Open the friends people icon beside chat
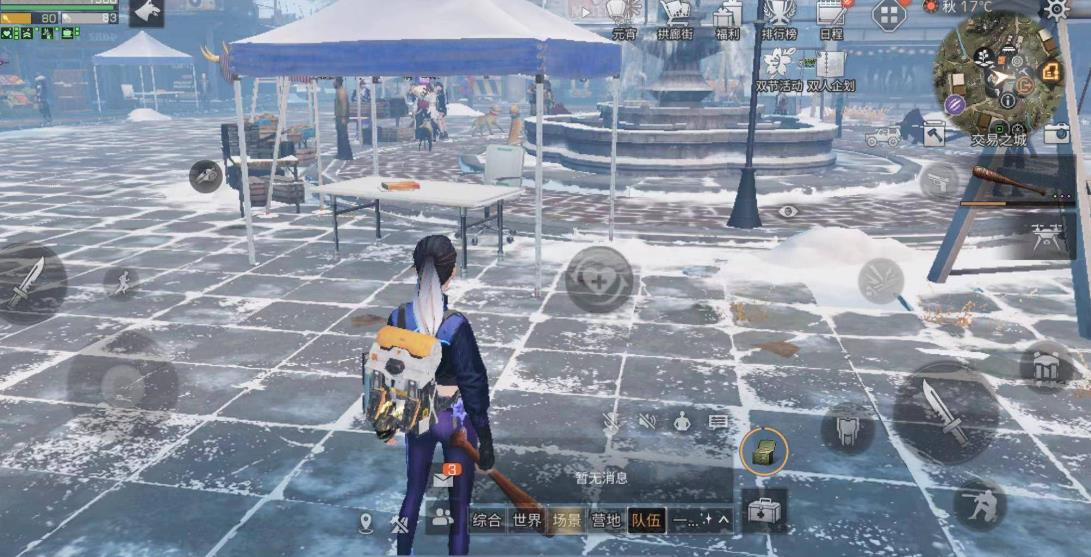The width and height of the screenshot is (1091, 557). [440, 518]
